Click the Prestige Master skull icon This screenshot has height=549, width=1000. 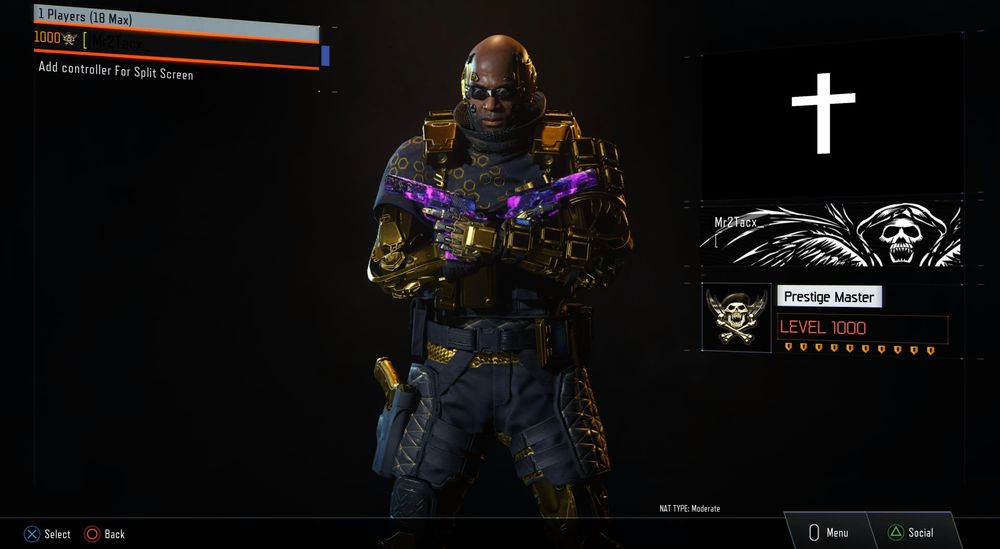tap(737, 317)
